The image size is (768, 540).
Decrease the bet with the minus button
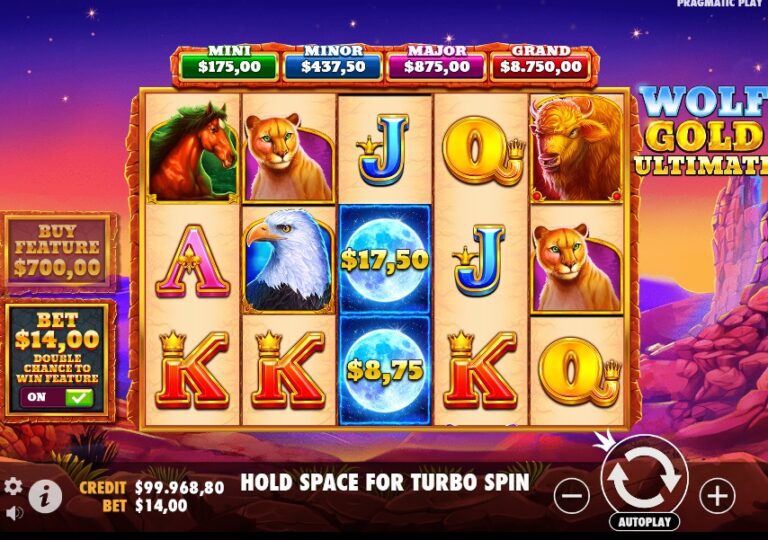[x=571, y=494]
